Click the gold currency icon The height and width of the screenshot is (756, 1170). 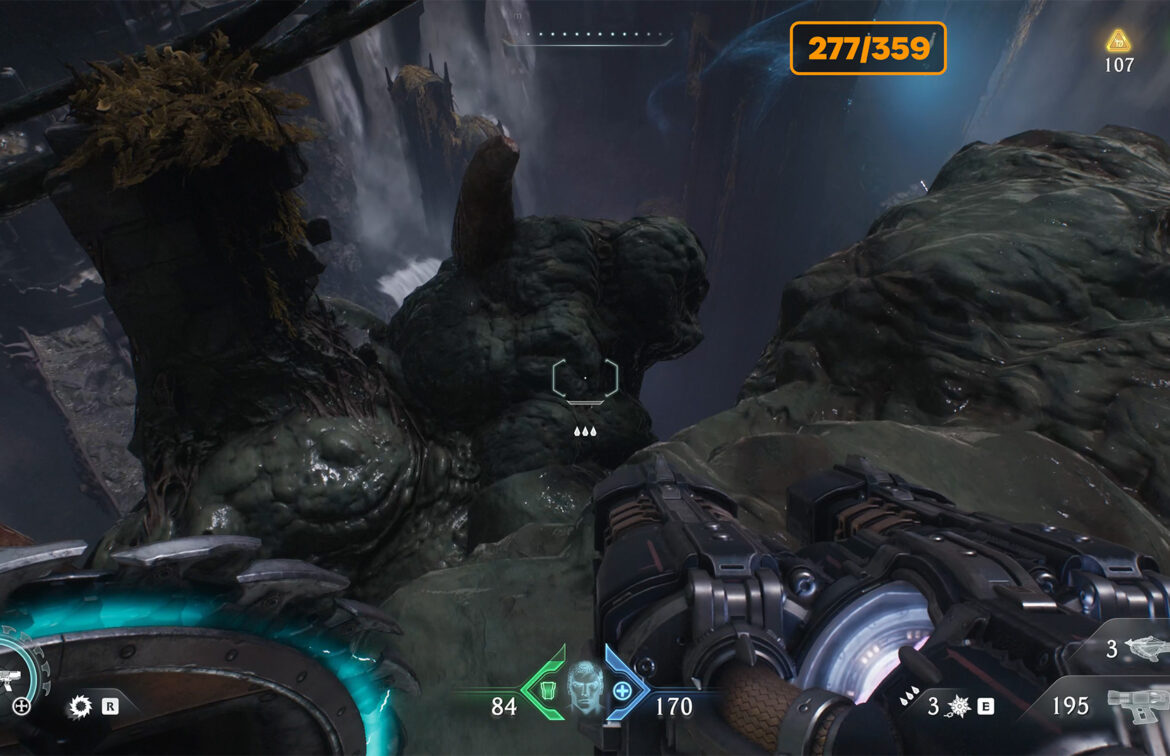coord(1118,41)
